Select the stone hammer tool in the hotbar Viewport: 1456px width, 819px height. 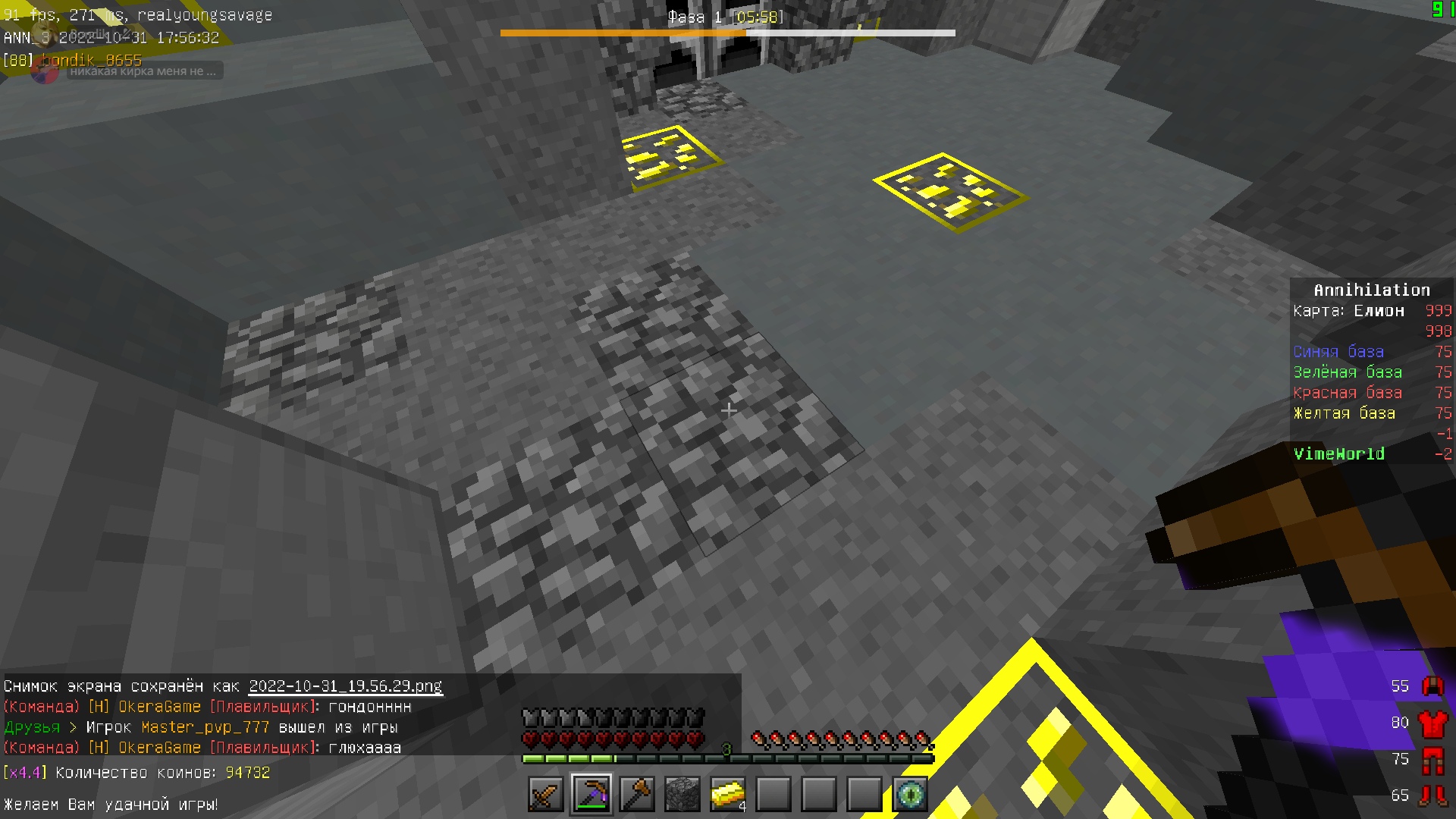(637, 795)
